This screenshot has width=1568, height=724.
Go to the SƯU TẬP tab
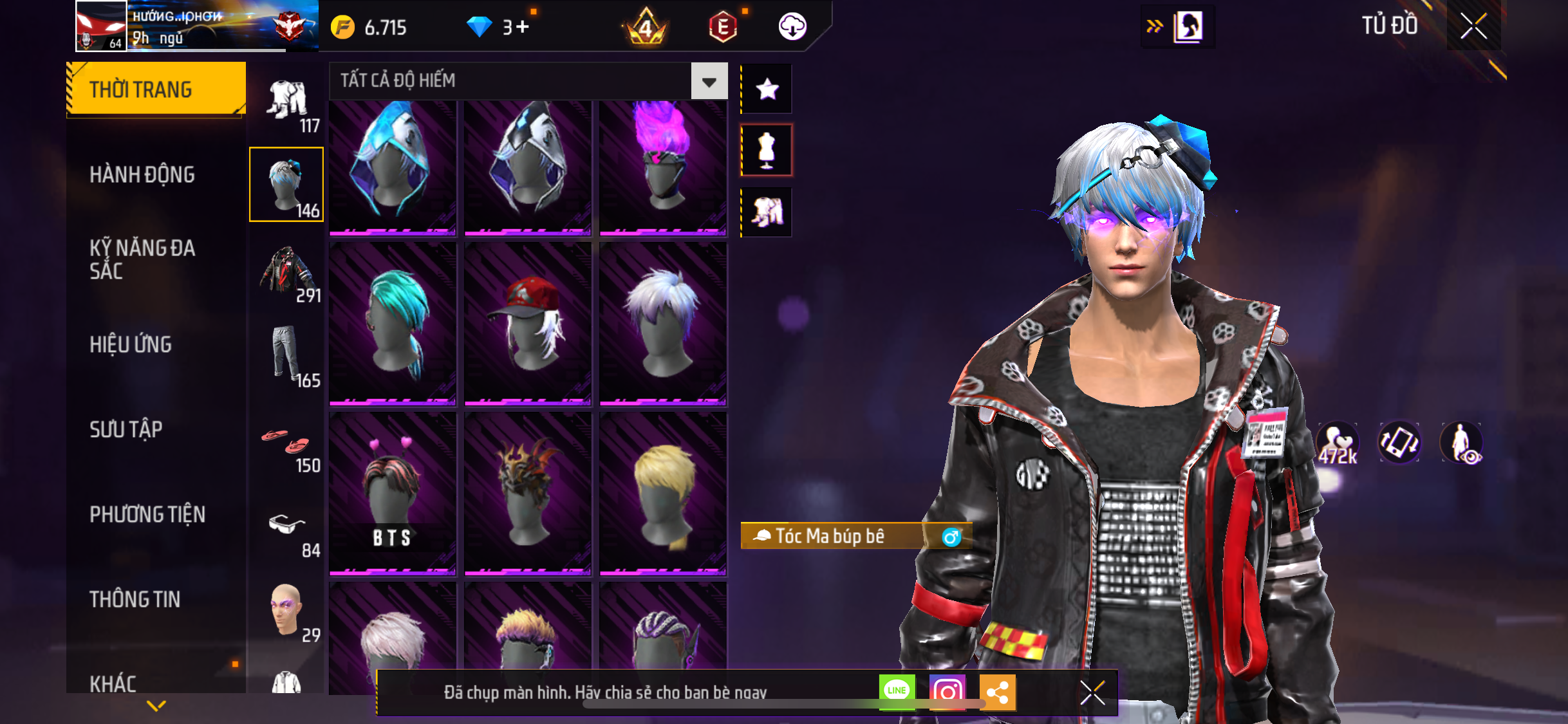point(126,429)
